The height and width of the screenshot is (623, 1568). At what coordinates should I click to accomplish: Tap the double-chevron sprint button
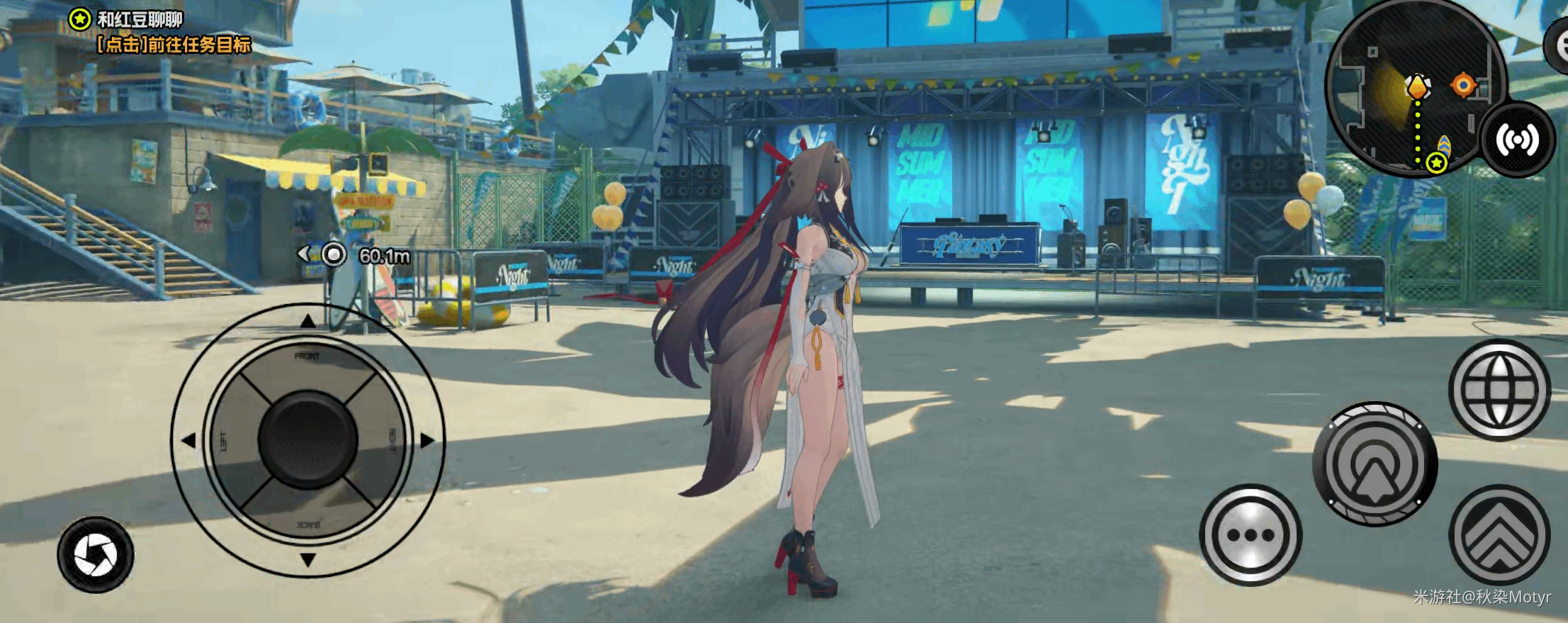(1499, 536)
